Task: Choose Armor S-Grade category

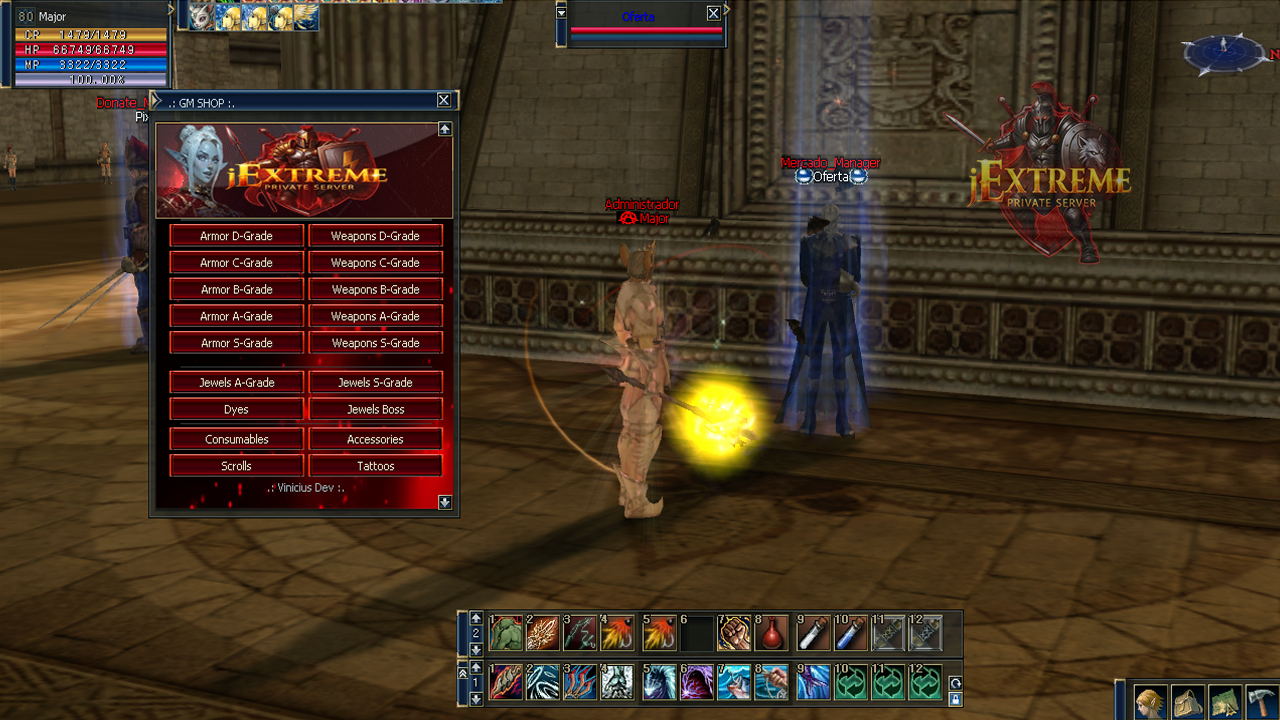Action: click(236, 343)
